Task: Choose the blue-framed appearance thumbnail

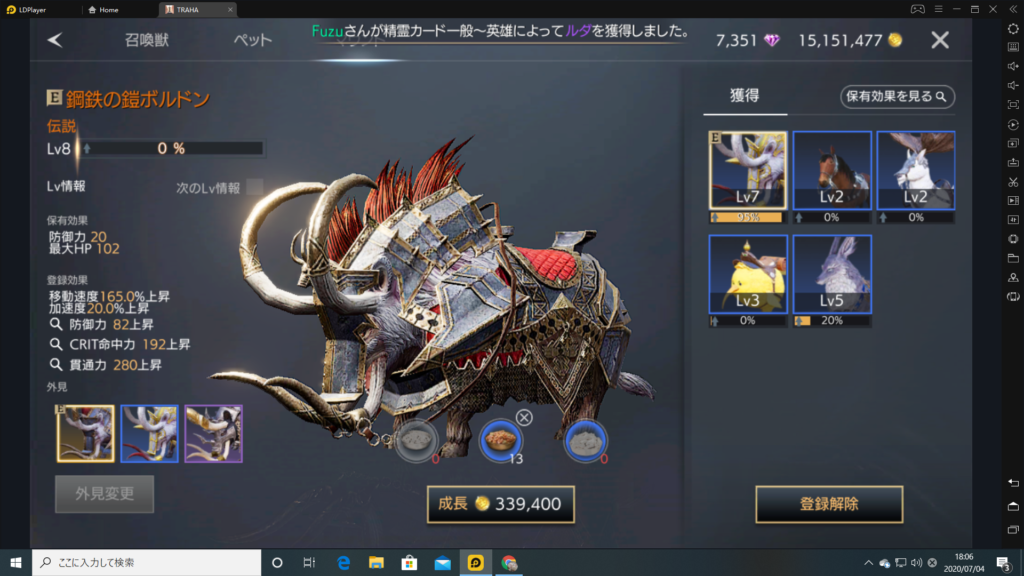Action: pyautogui.click(x=149, y=433)
